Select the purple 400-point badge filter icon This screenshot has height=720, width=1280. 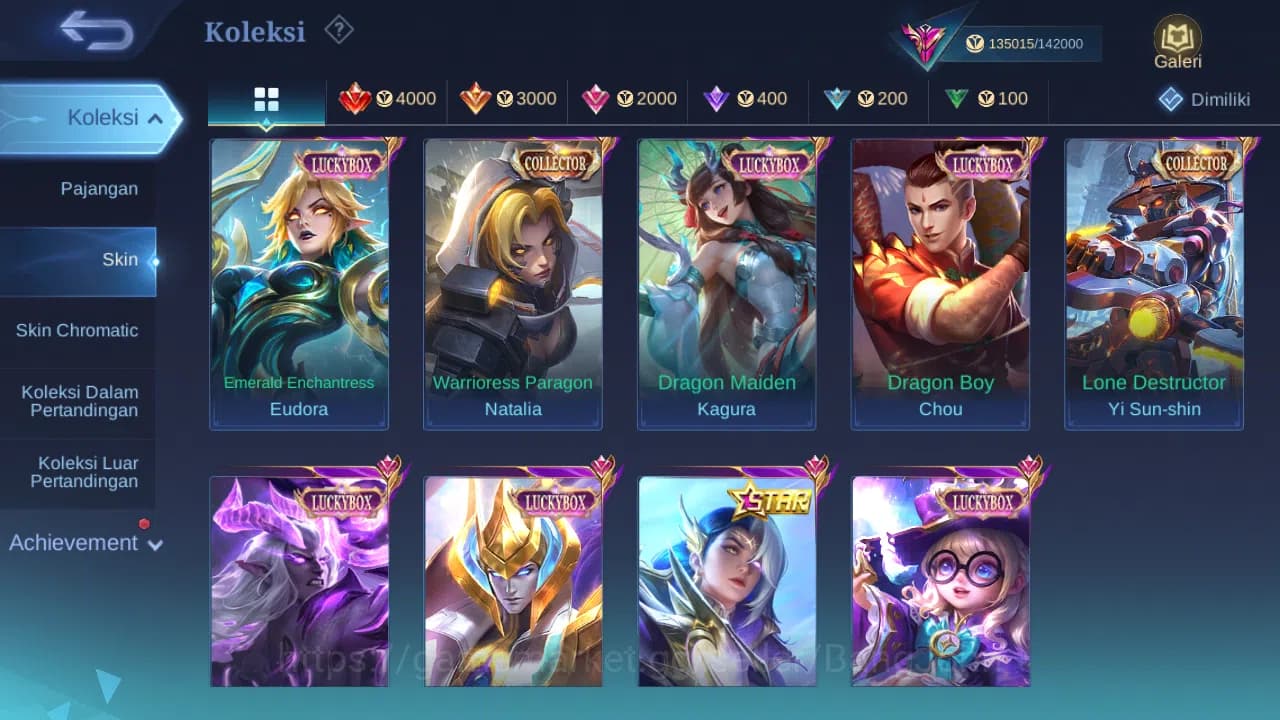click(713, 99)
